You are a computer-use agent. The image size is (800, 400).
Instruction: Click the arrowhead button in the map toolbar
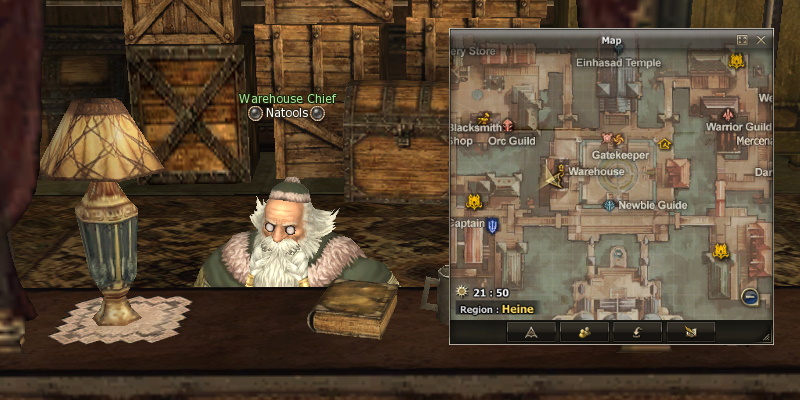coord(531,331)
